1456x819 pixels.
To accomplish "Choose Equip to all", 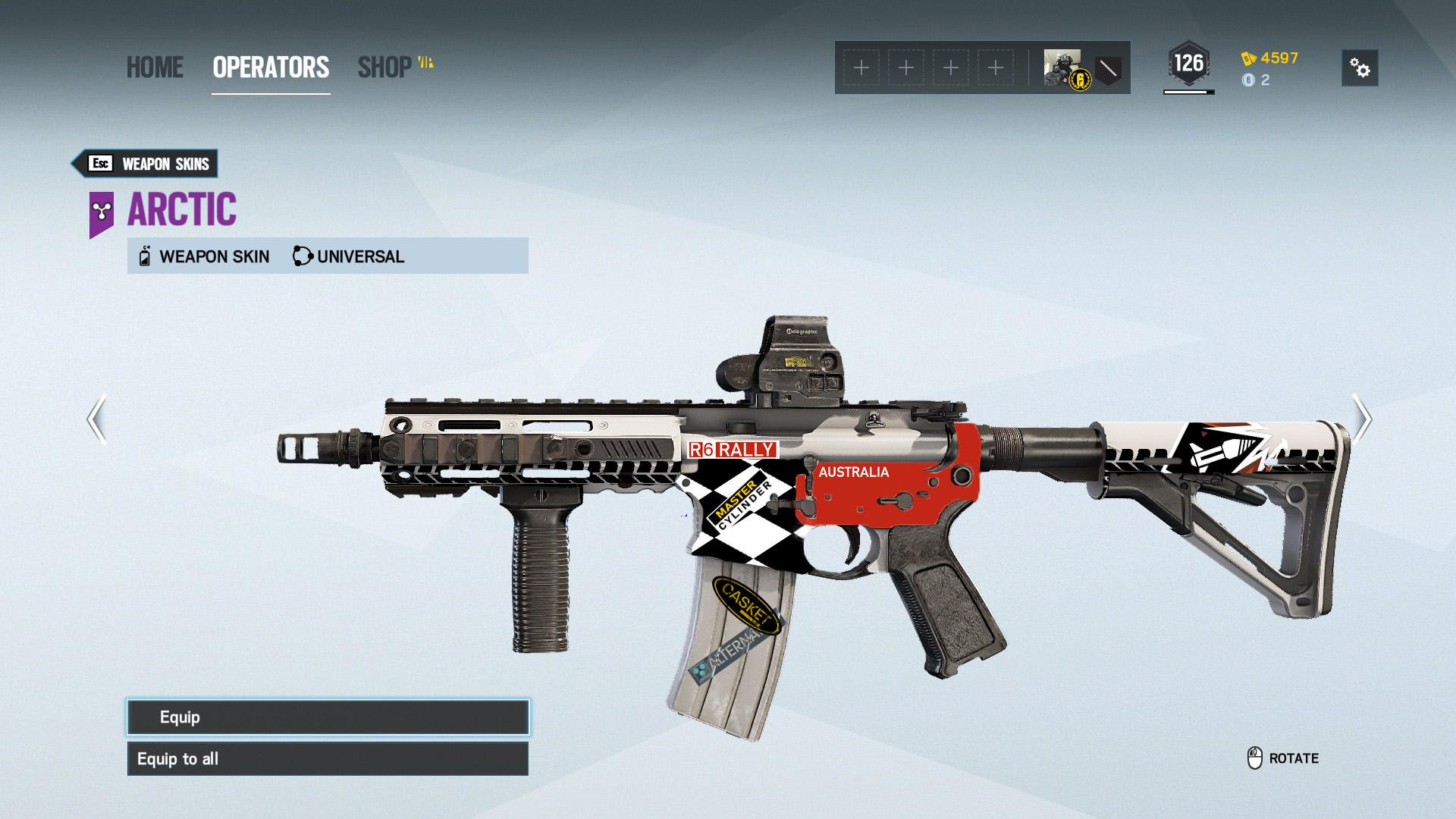I will (x=328, y=759).
